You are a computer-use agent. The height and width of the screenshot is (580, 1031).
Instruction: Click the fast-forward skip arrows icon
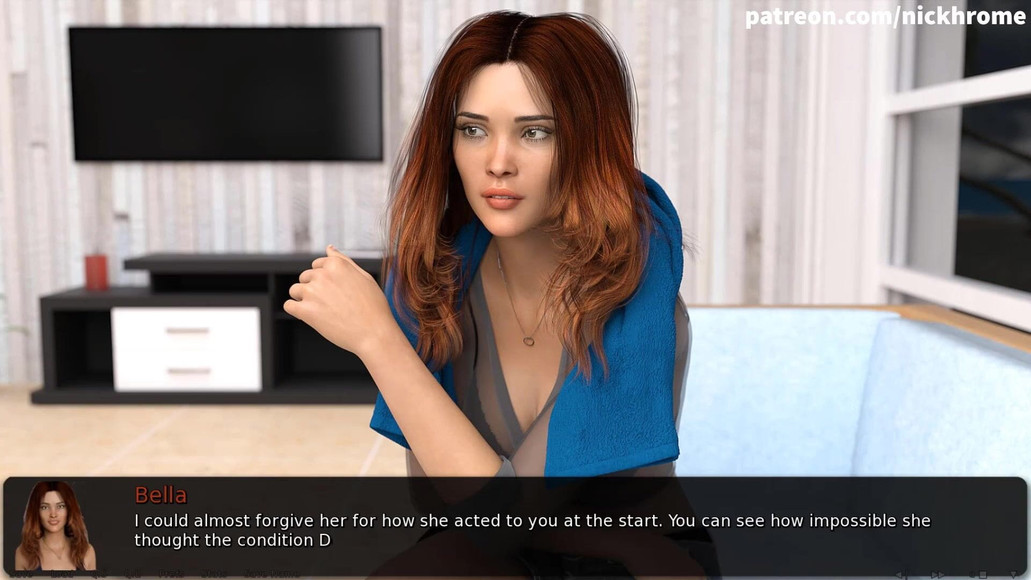(938, 574)
